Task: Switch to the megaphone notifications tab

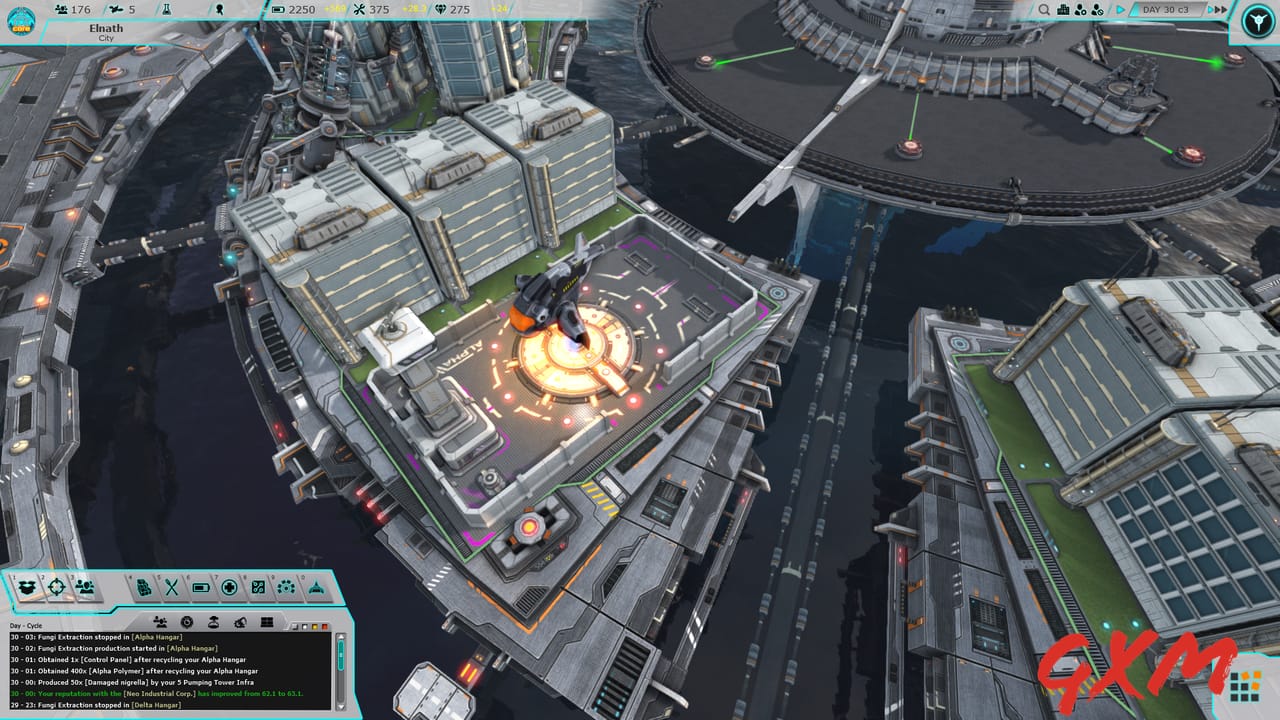Action: 239,620
